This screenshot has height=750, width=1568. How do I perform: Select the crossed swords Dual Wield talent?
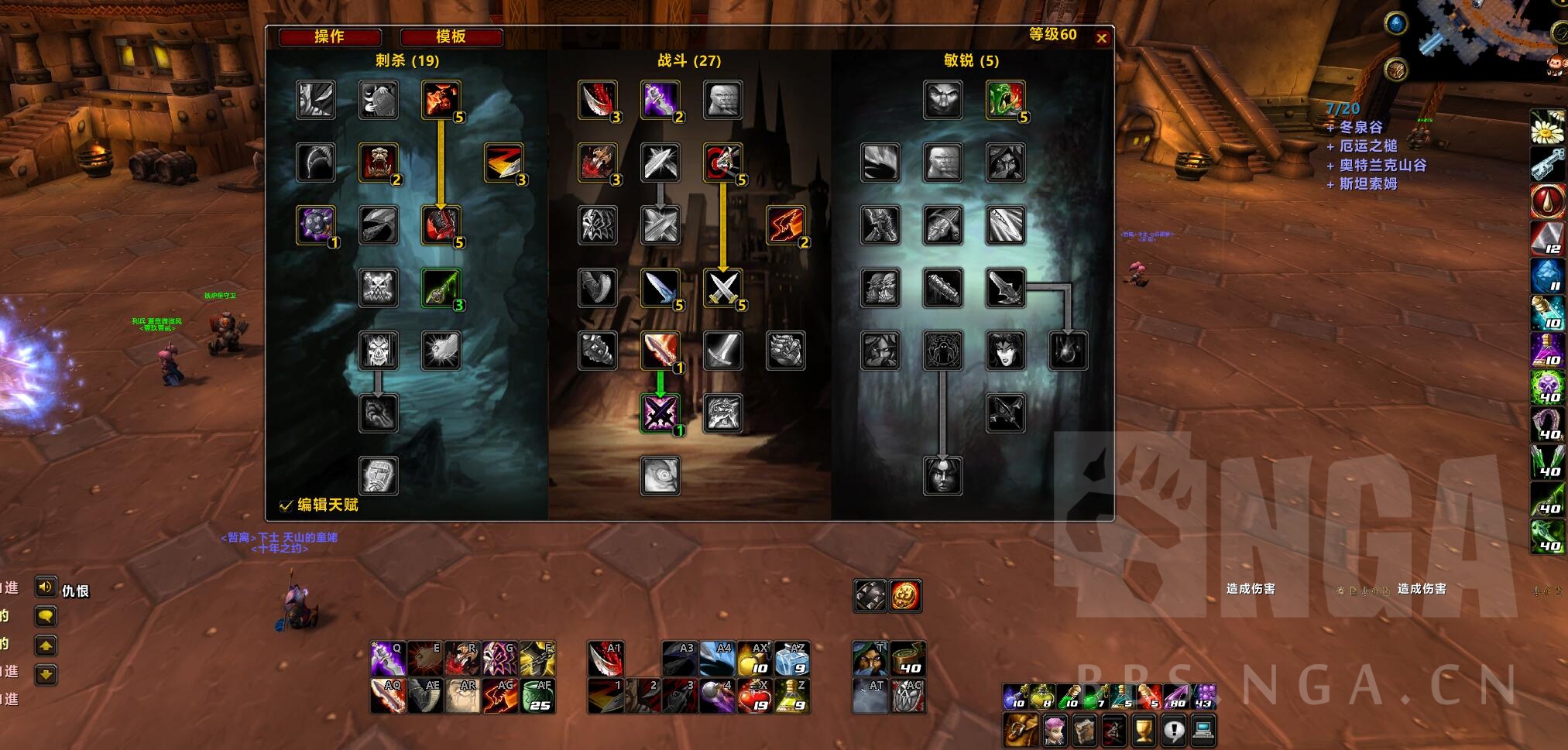point(722,288)
